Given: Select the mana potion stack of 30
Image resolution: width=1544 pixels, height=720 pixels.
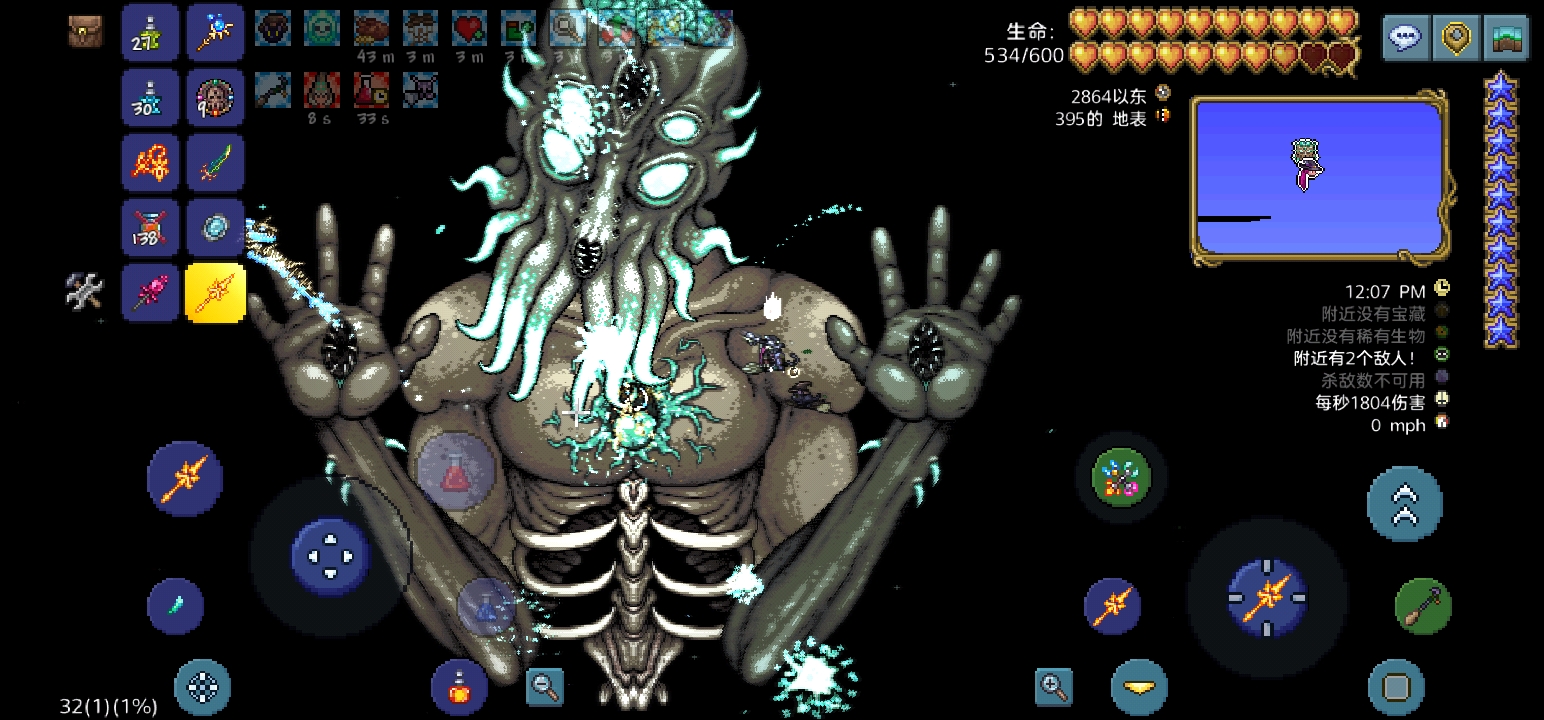Looking at the screenshot, I should (x=151, y=97).
